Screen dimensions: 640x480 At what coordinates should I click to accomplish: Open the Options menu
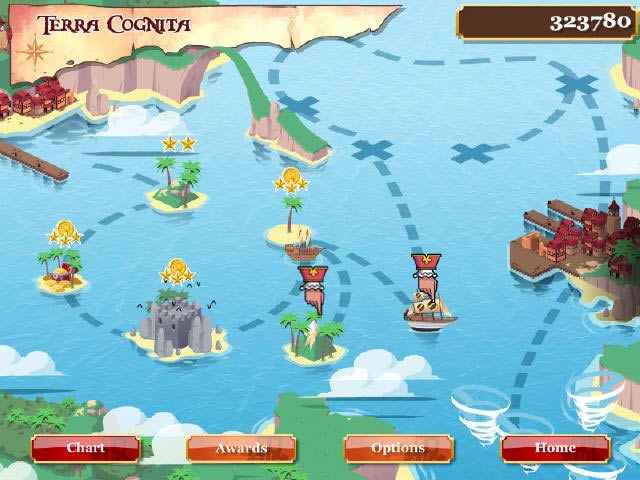(x=398, y=448)
